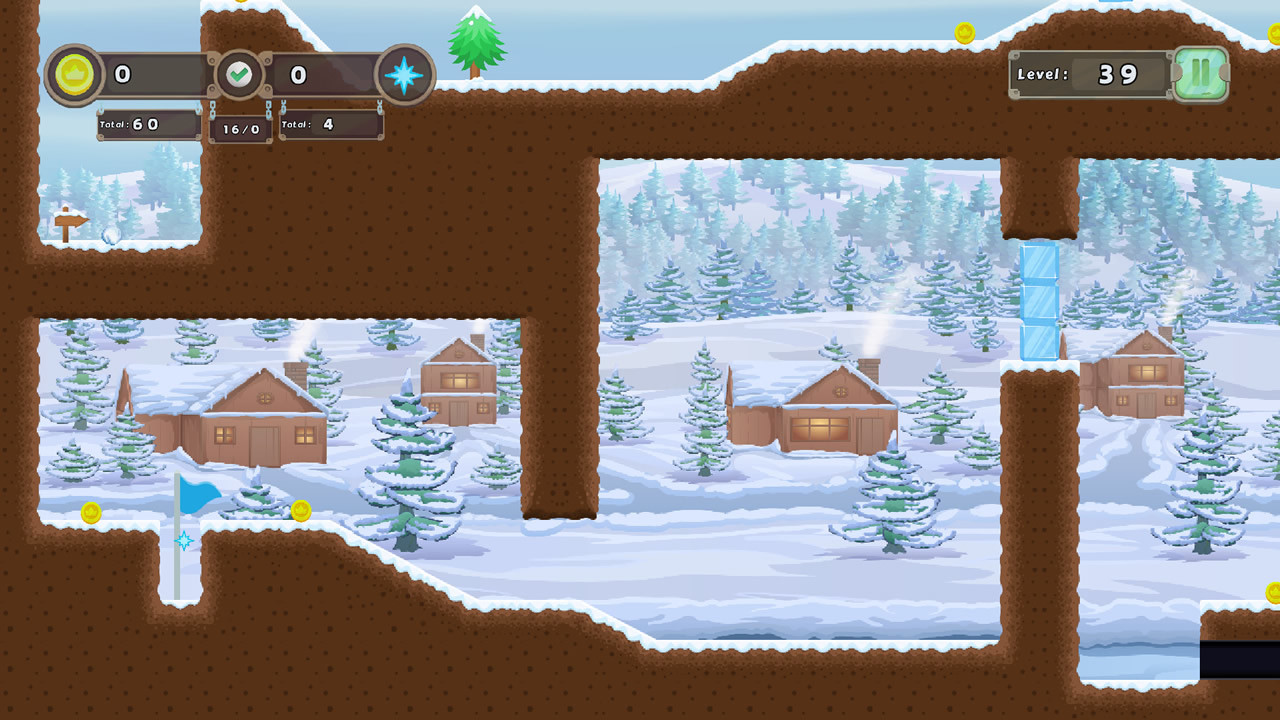The image size is (1280, 720).
Task: Click the Total: 60 coin tally panel
Action: point(148,125)
